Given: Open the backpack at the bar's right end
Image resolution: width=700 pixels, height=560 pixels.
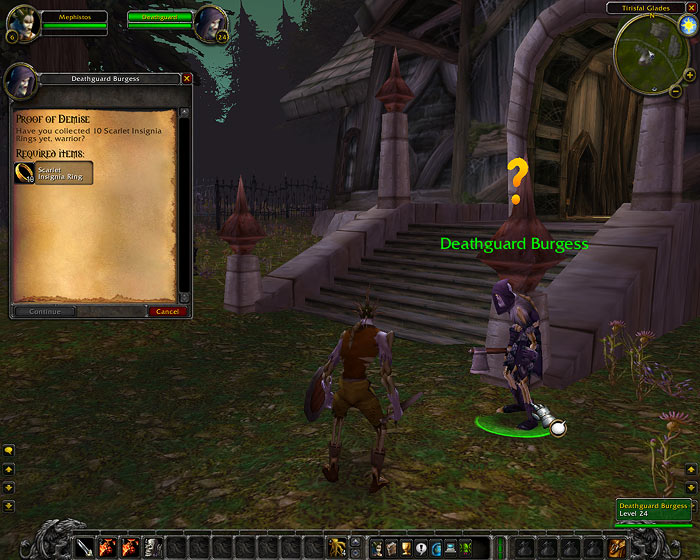Looking at the screenshot, I should 618,547.
